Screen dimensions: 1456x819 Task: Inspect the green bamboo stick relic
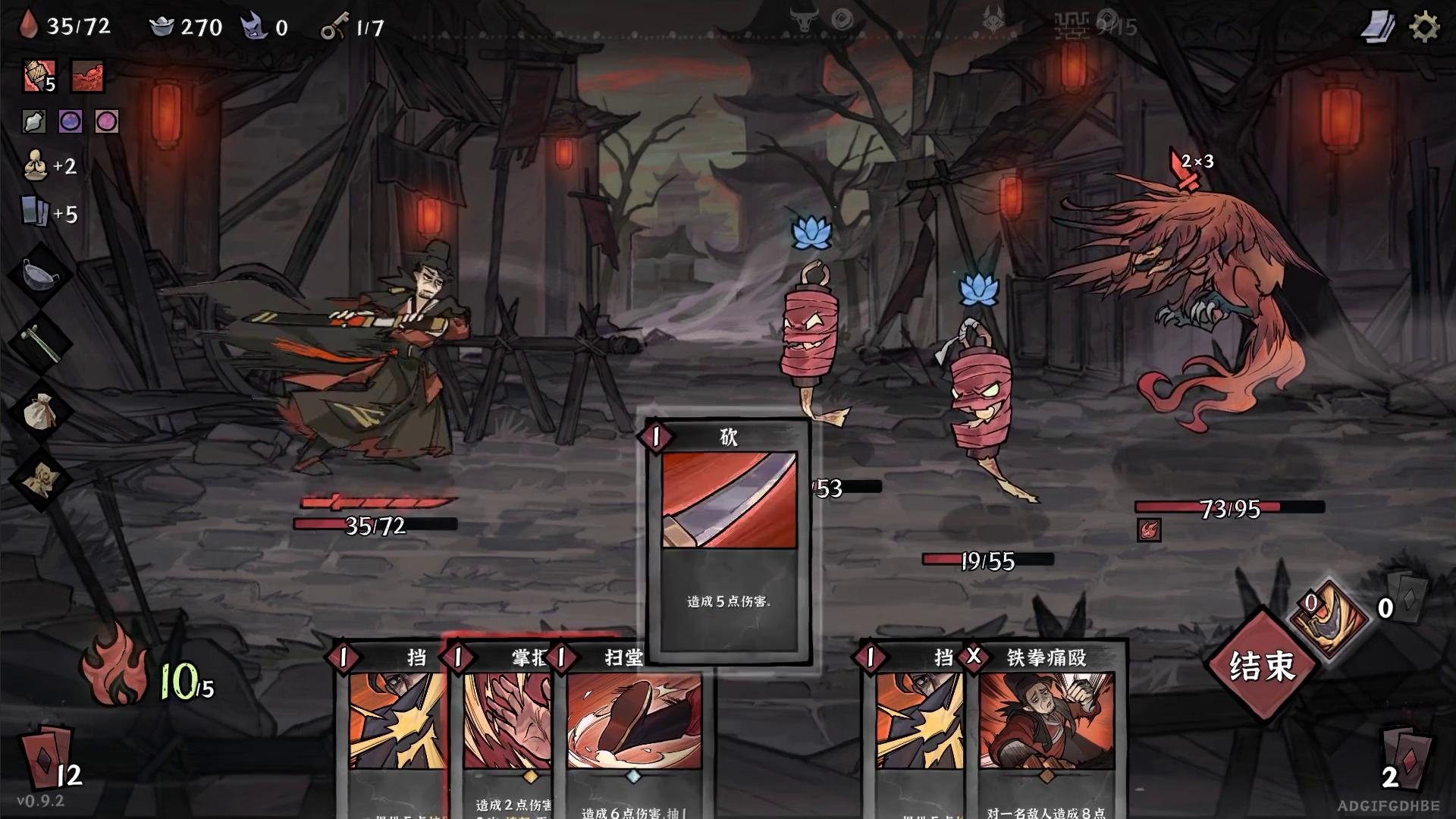tap(39, 341)
